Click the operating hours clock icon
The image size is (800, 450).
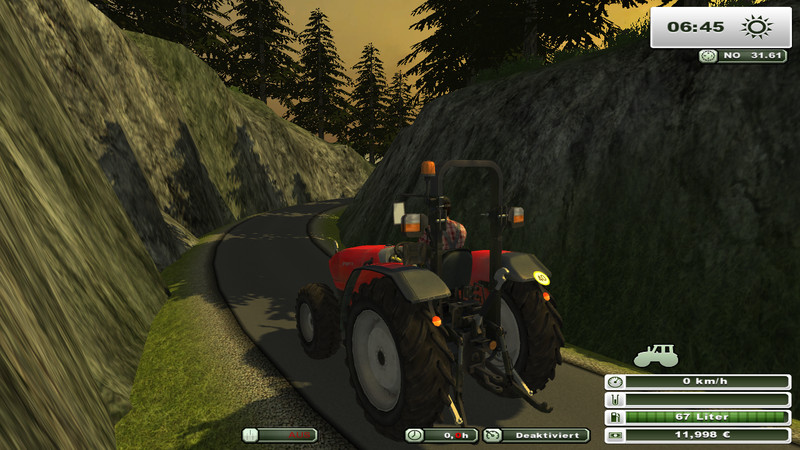414,435
